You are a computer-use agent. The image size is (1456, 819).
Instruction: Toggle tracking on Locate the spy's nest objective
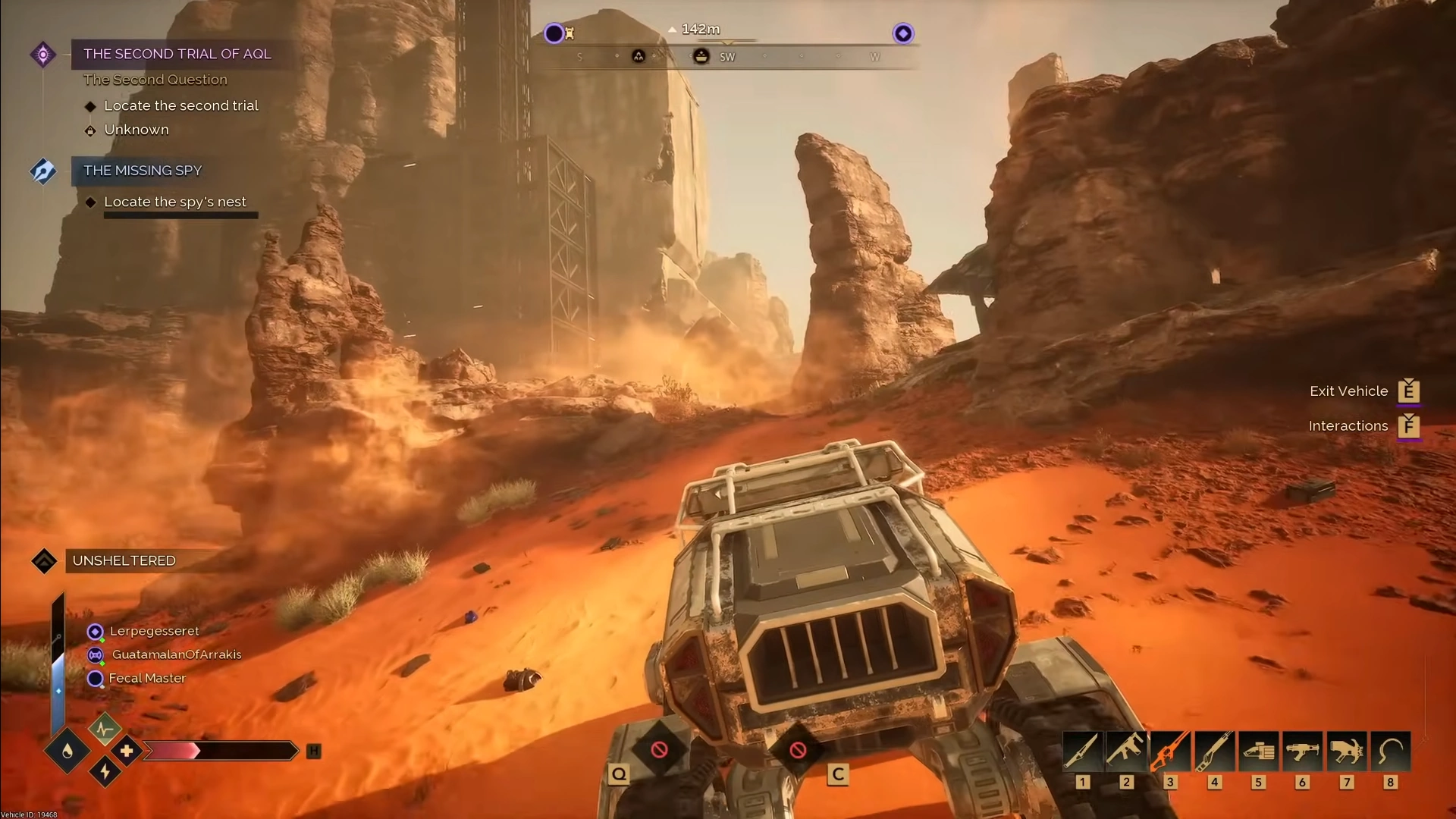(175, 202)
